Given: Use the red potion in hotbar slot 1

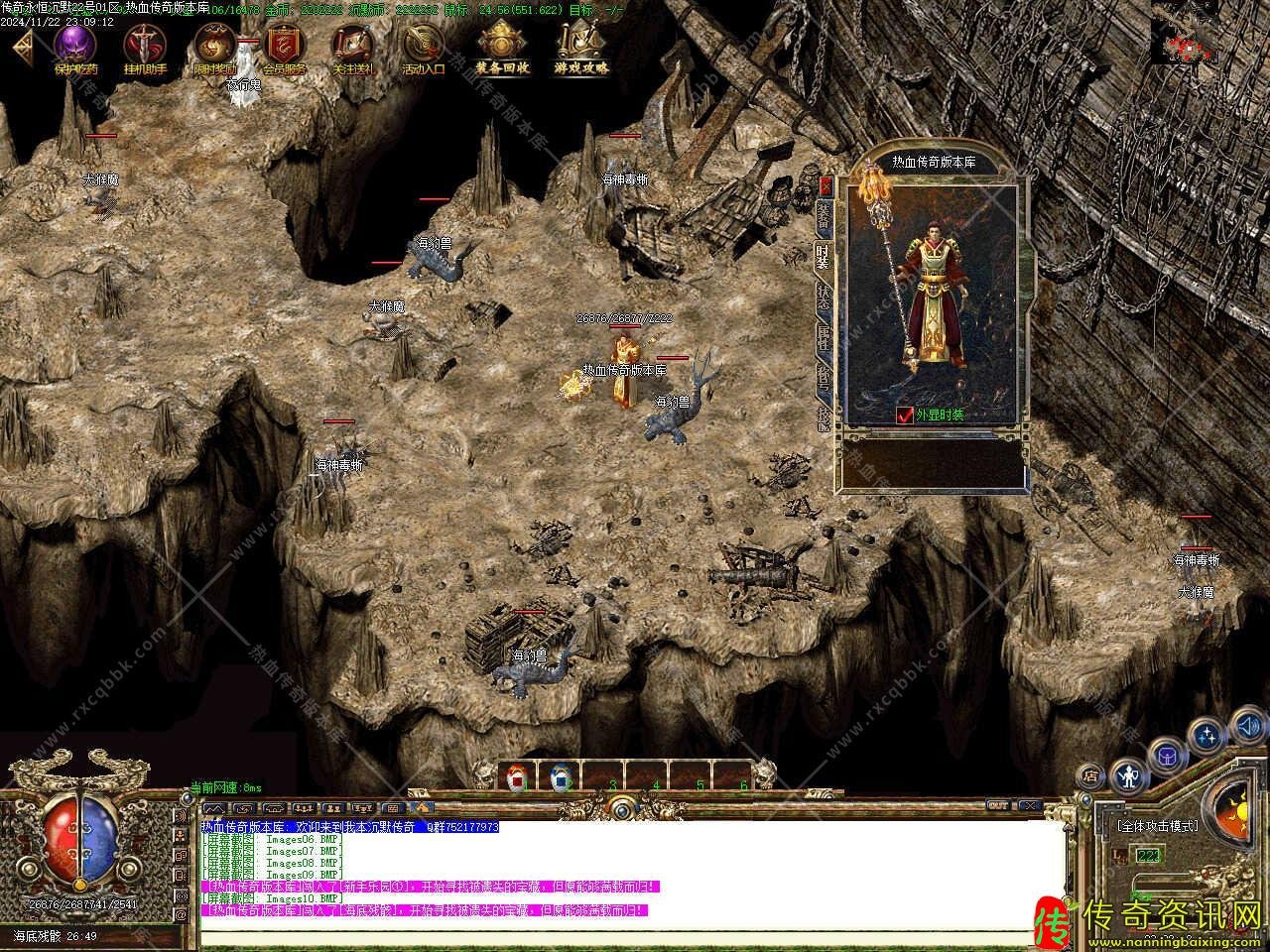Looking at the screenshot, I should [x=516, y=777].
